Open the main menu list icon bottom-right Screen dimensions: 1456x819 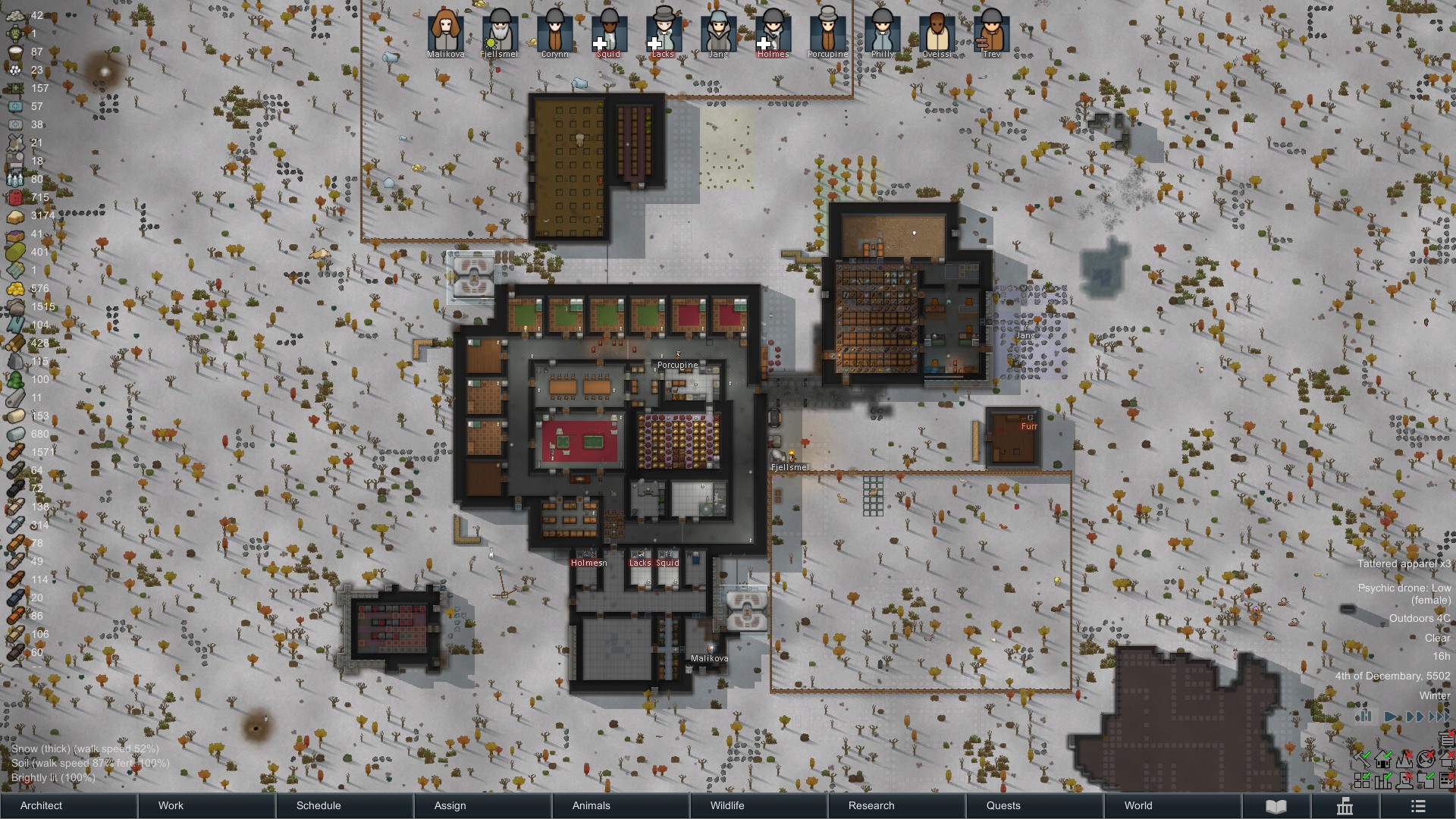(x=1419, y=807)
